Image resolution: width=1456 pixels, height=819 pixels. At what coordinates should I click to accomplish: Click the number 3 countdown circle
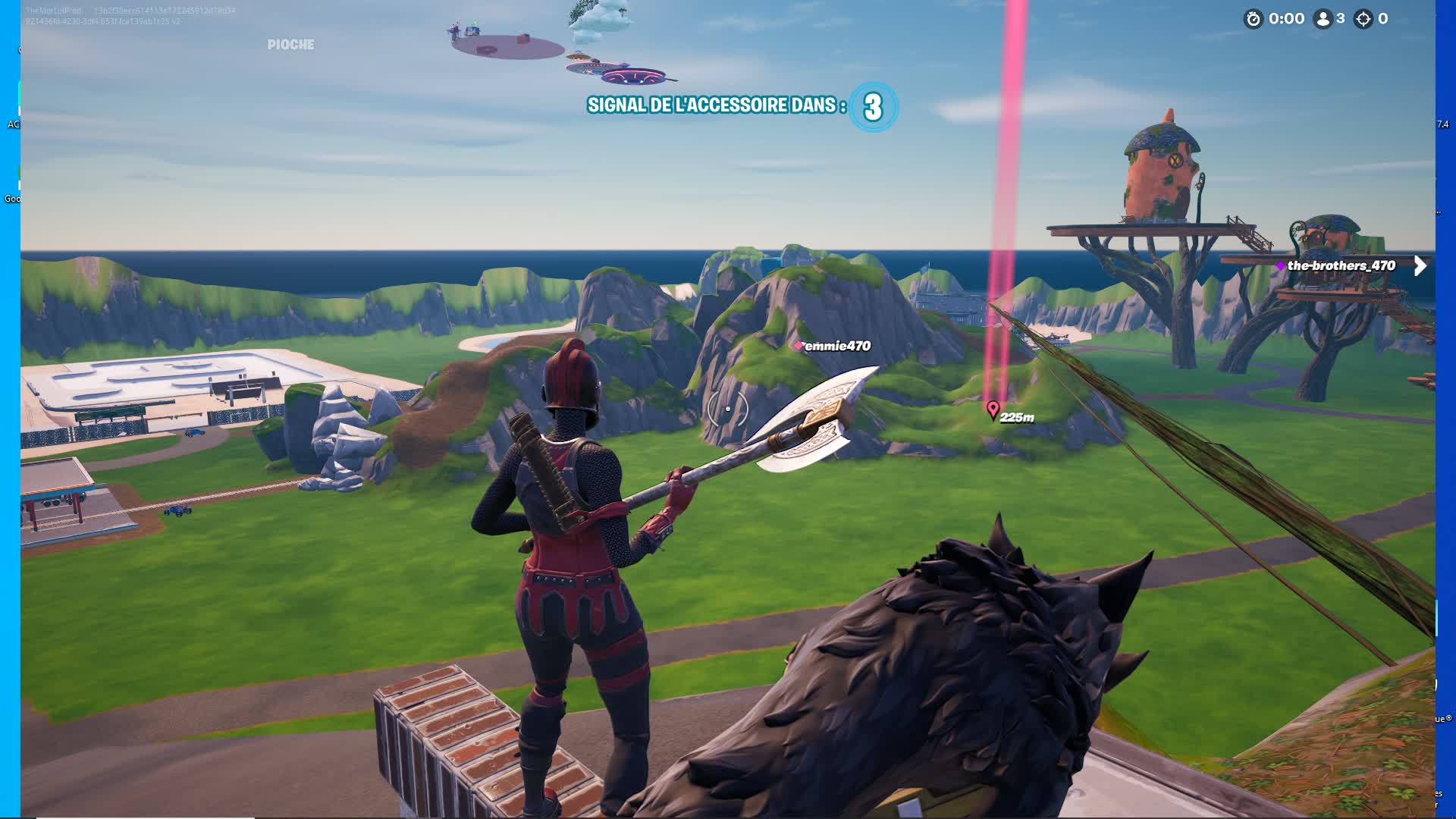point(874,106)
